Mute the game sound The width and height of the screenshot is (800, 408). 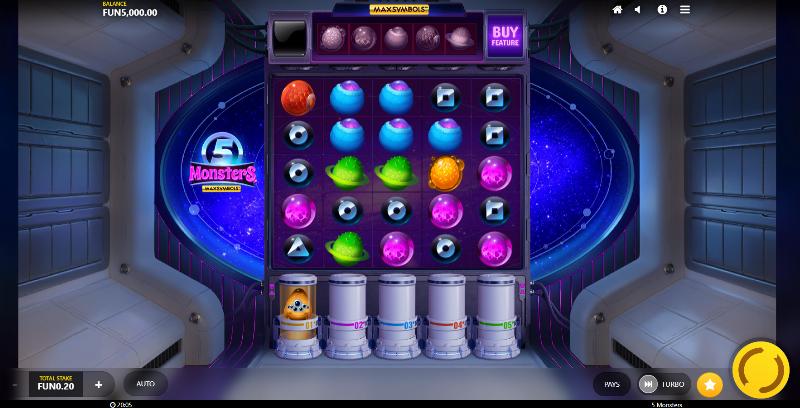[640, 9]
